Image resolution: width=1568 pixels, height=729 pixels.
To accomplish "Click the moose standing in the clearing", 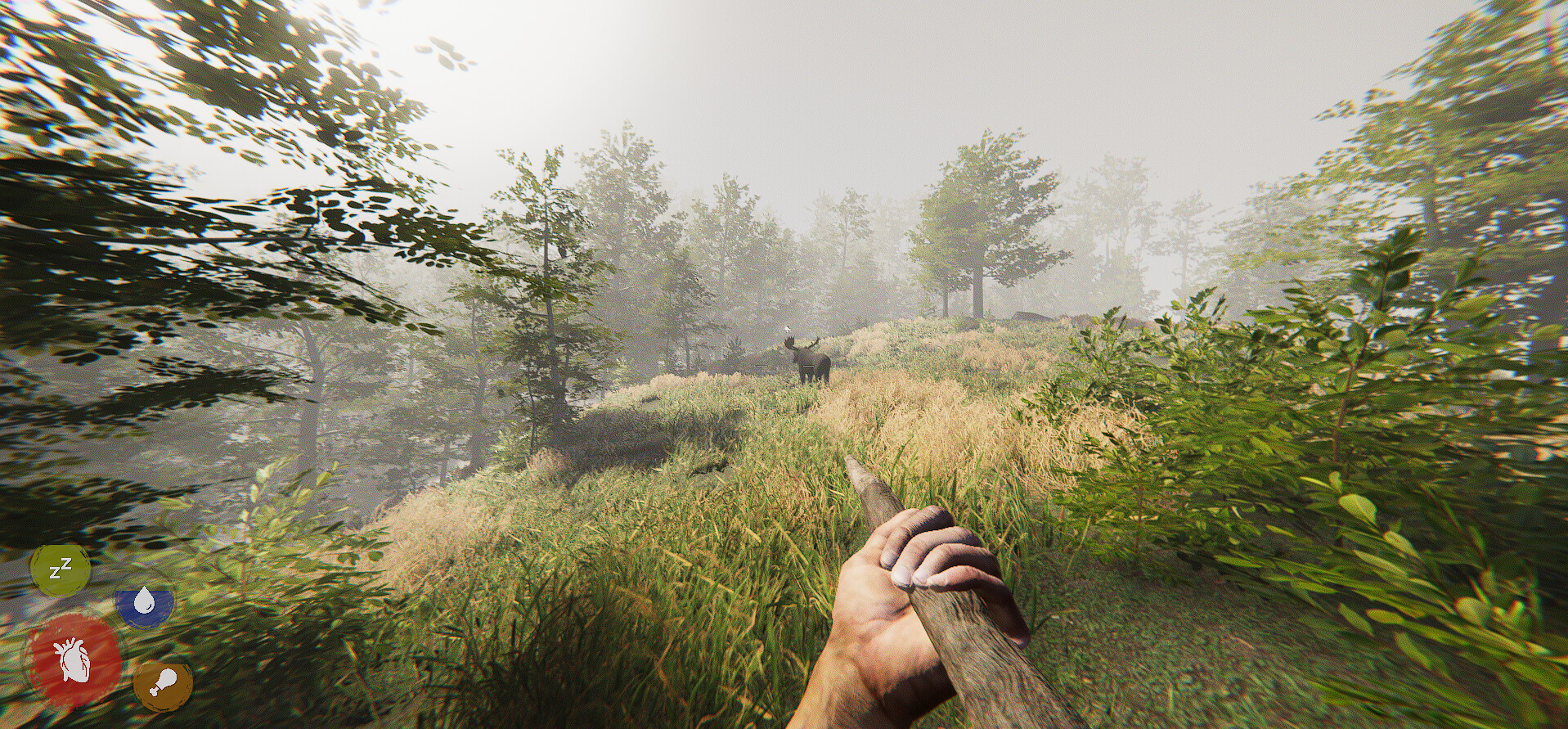I will click(x=811, y=364).
